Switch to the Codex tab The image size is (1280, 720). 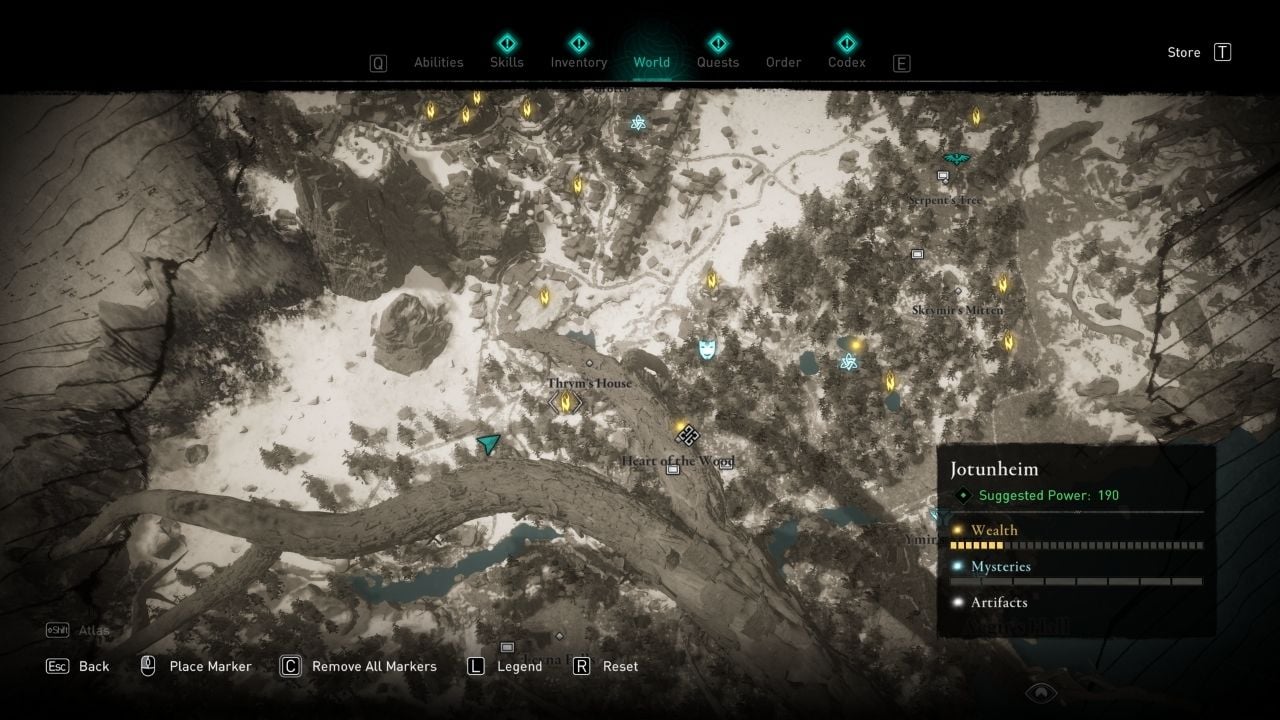tap(847, 62)
